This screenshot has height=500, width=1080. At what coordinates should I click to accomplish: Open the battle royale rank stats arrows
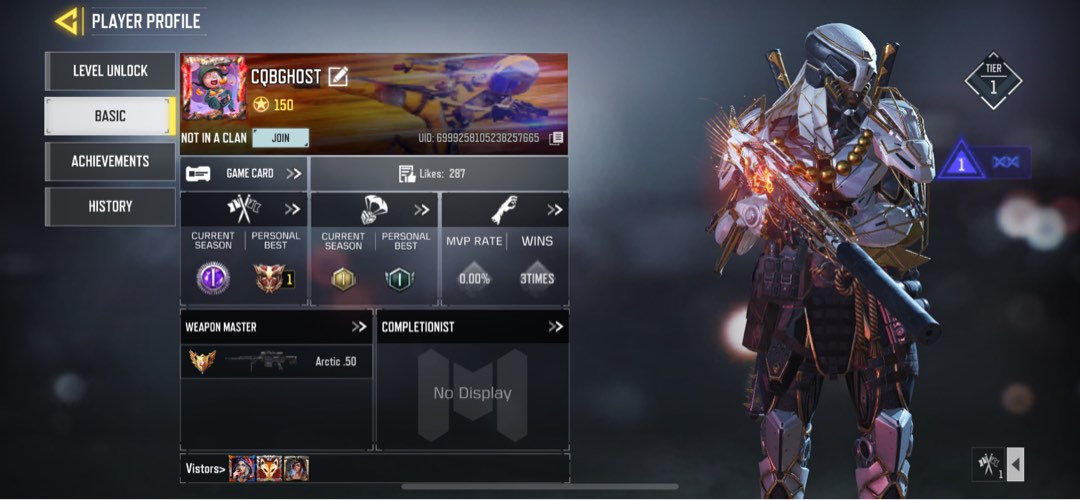pyautogui.click(x=422, y=209)
